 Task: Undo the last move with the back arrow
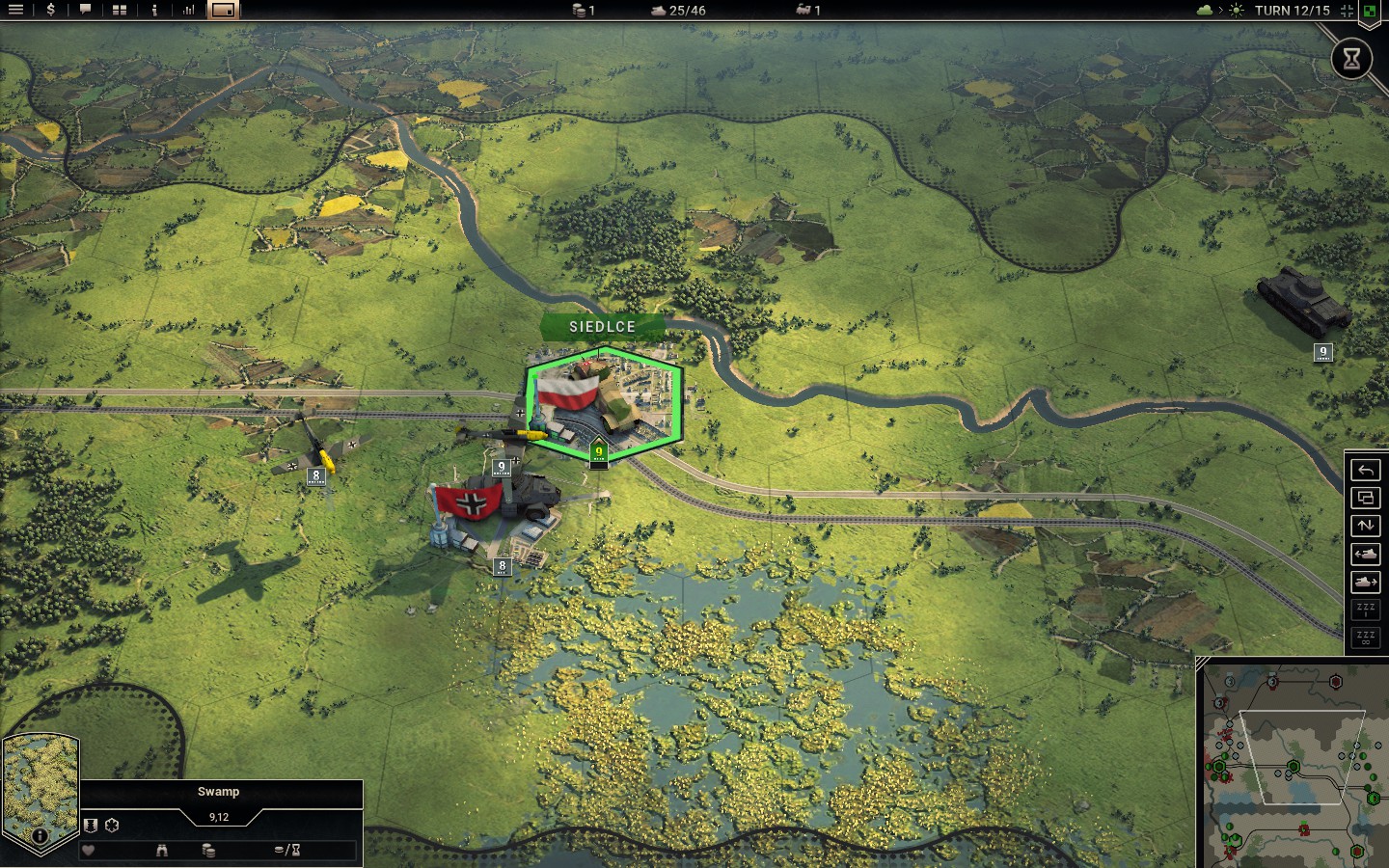click(1365, 470)
